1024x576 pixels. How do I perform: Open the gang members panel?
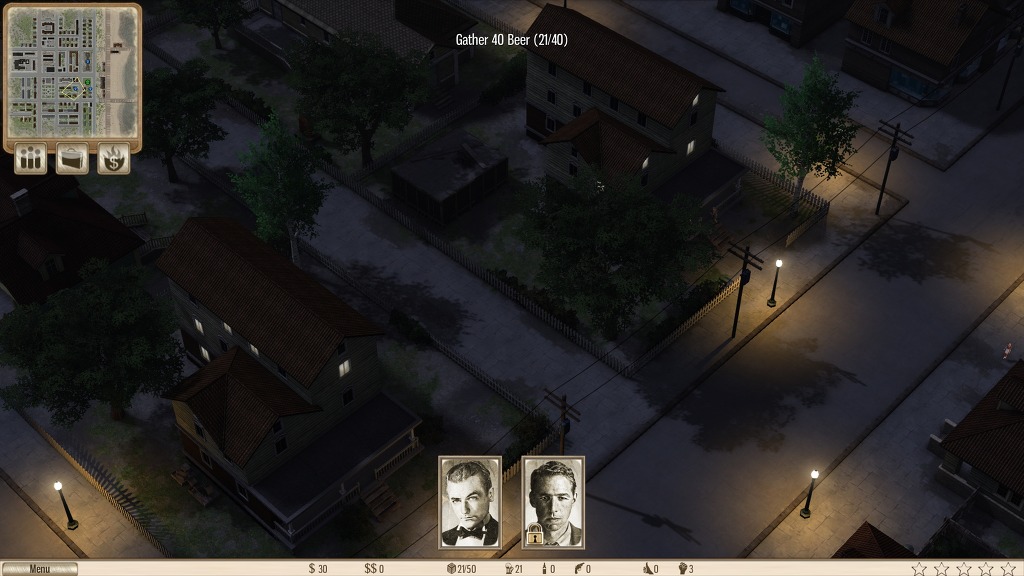click(x=30, y=159)
